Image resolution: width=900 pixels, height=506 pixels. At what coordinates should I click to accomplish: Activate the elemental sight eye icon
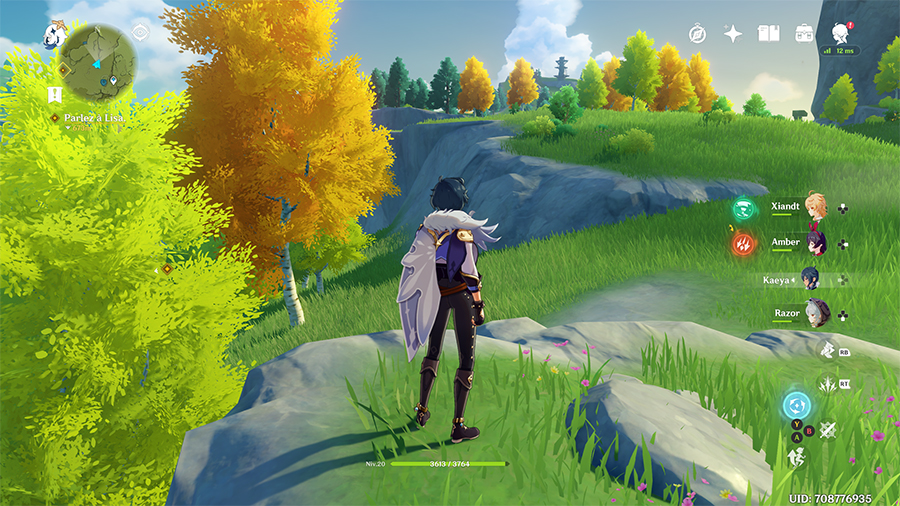click(140, 32)
